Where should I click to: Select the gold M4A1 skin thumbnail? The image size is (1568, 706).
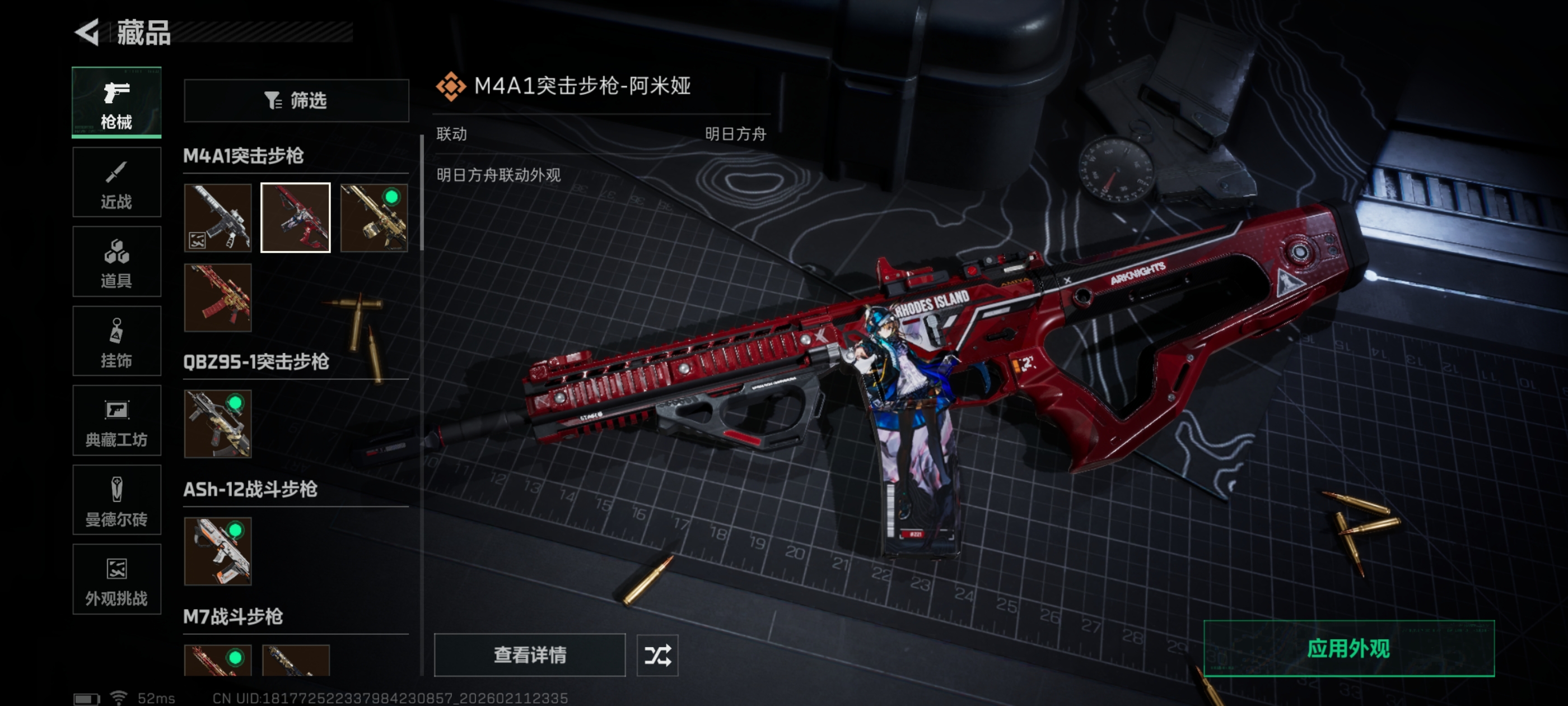click(x=374, y=217)
